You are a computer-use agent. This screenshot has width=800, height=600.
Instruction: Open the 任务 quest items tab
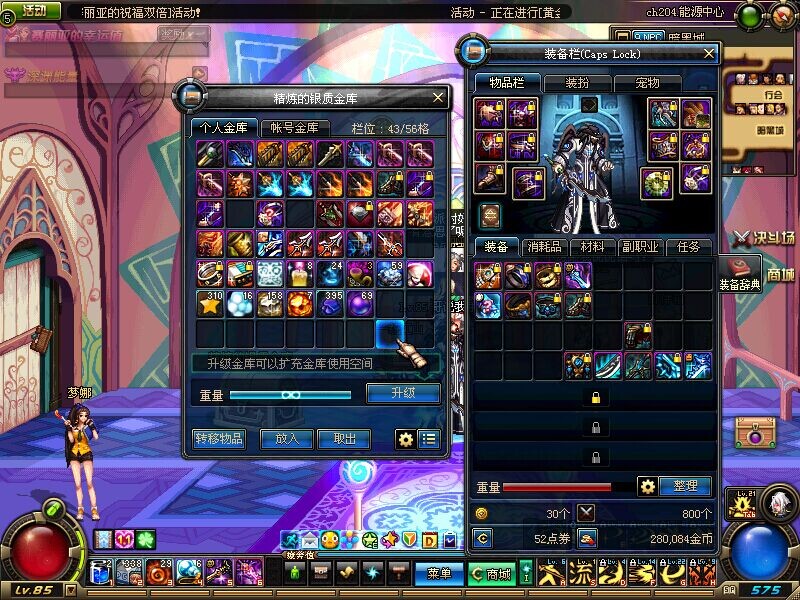(688, 246)
